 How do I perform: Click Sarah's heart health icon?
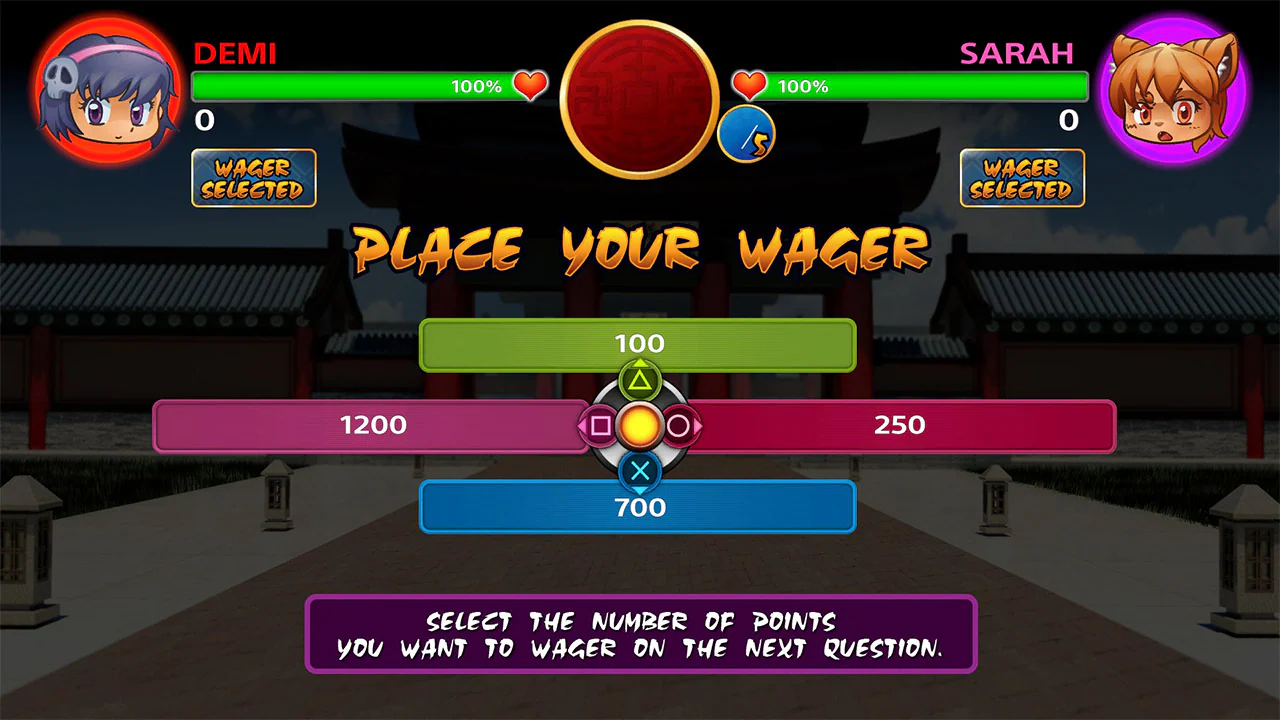[748, 86]
